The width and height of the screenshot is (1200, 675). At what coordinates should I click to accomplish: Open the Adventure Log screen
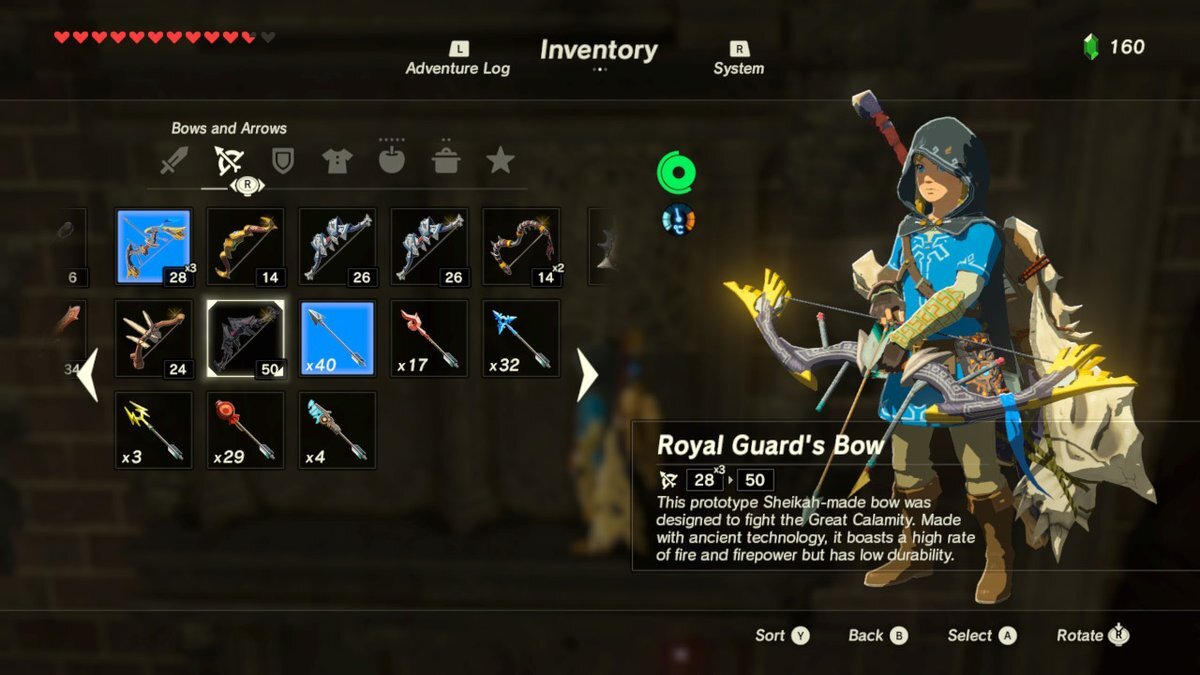457,59
